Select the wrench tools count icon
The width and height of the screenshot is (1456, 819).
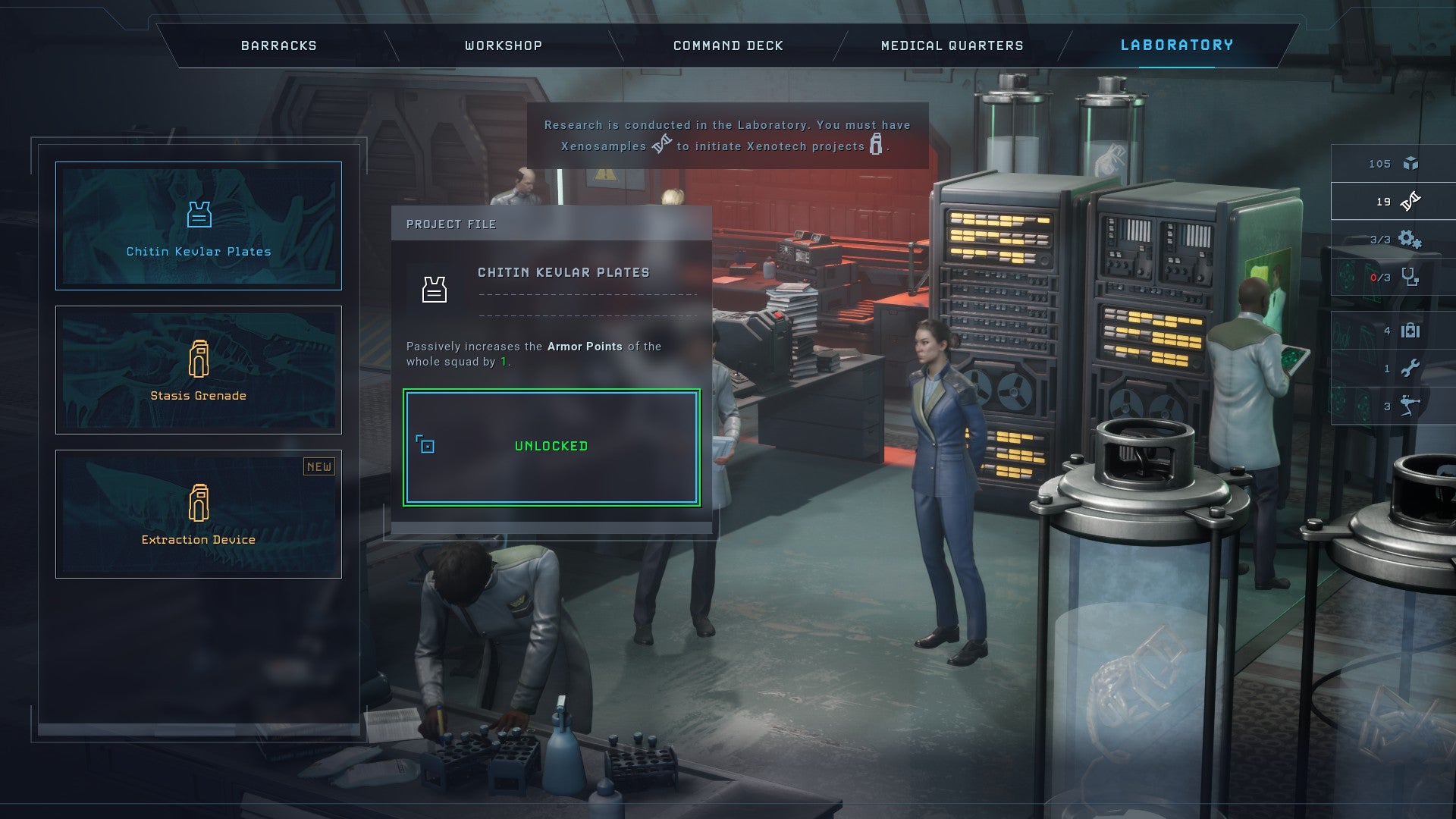(1410, 369)
